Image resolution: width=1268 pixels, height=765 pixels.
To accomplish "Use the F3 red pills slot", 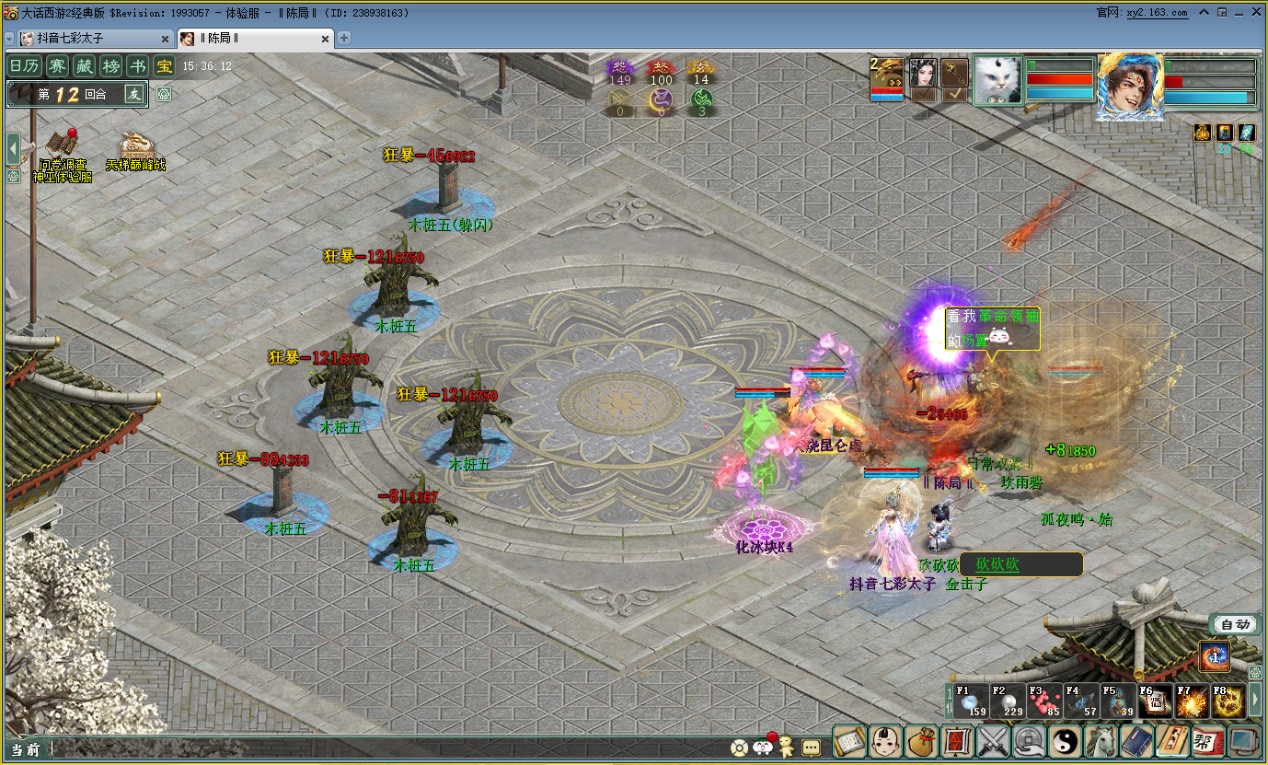I will (x=1044, y=702).
